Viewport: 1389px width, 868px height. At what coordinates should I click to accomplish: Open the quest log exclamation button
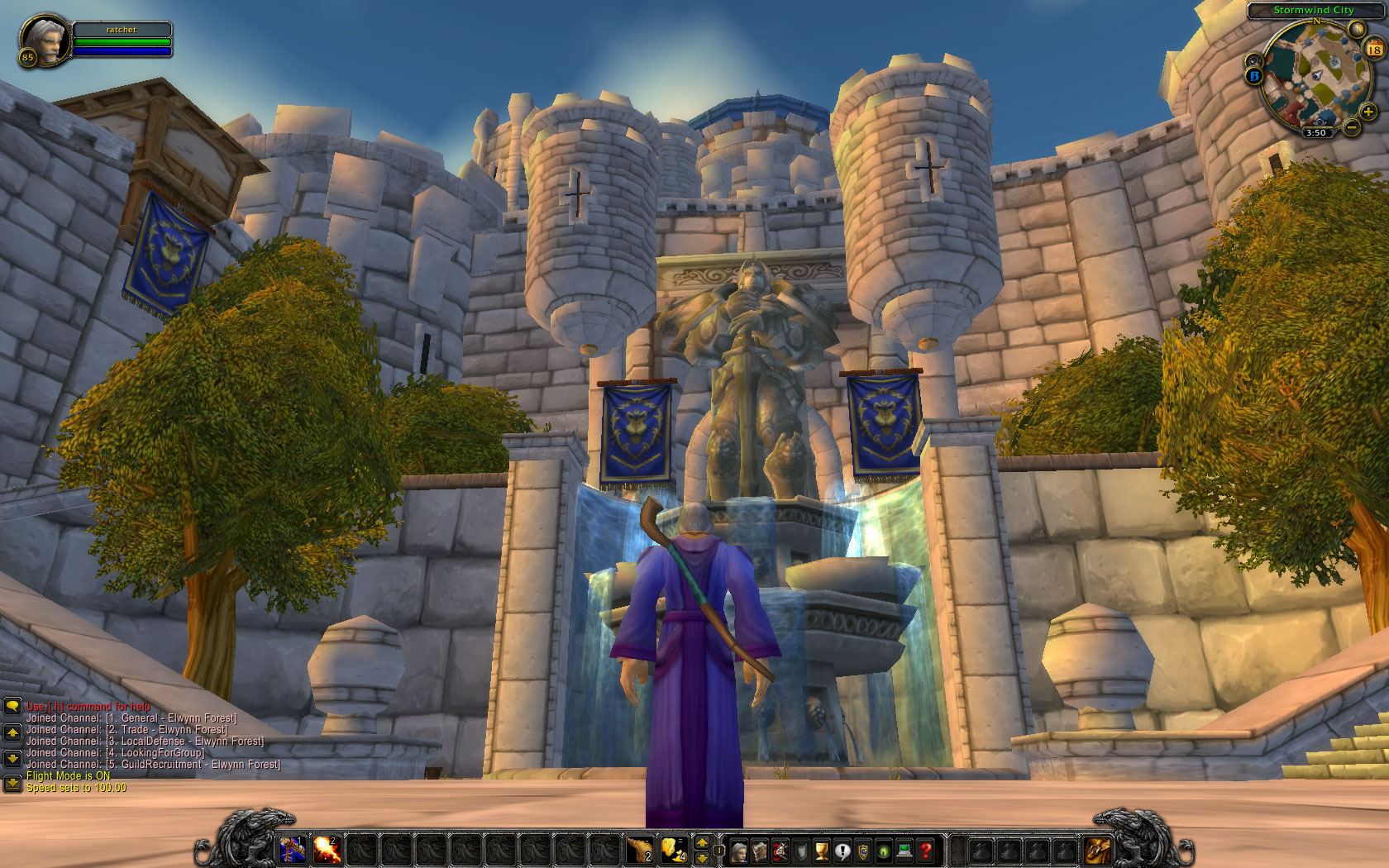[x=842, y=850]
